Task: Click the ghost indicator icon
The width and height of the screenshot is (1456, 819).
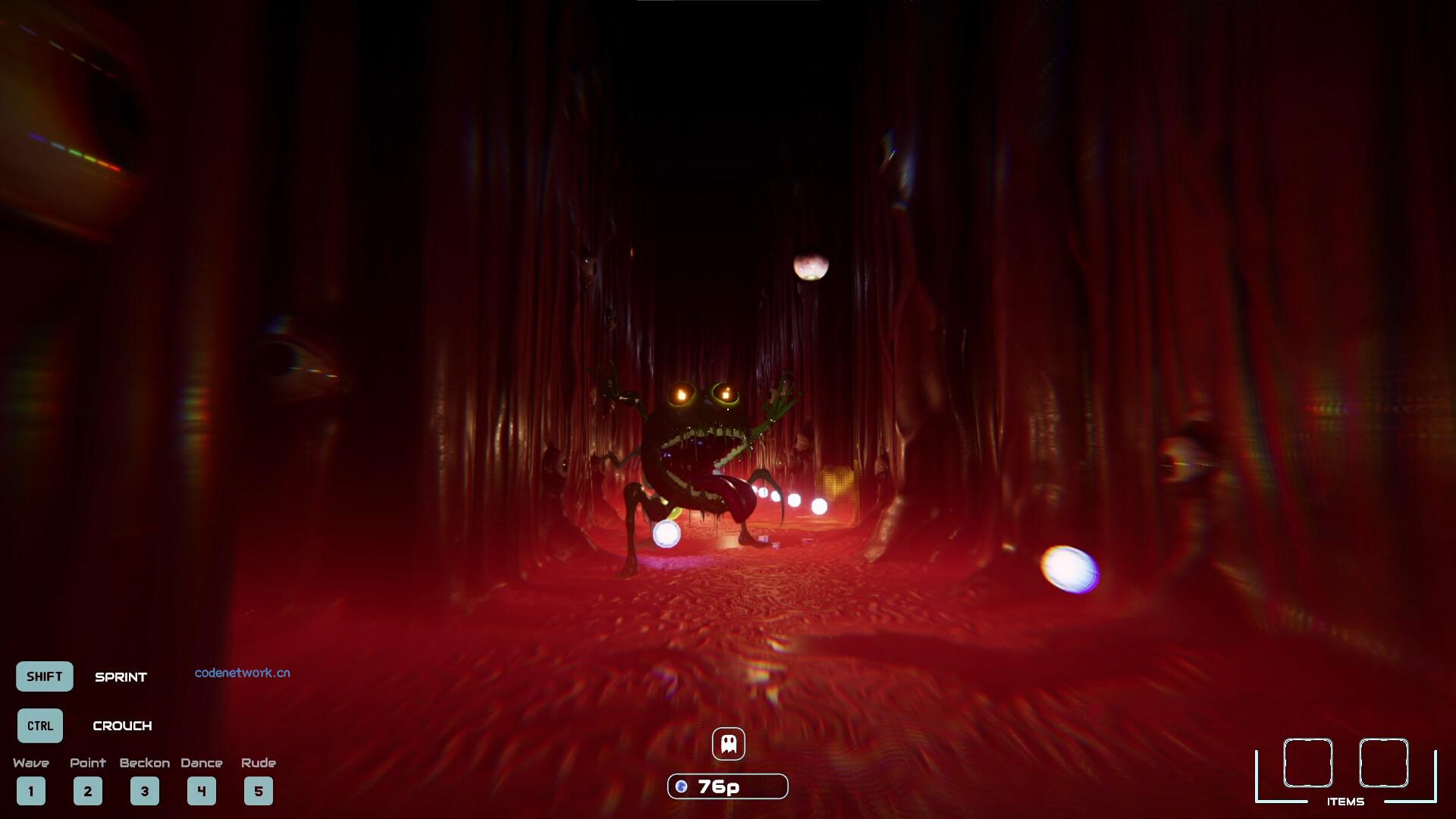Action: (728, 743)
